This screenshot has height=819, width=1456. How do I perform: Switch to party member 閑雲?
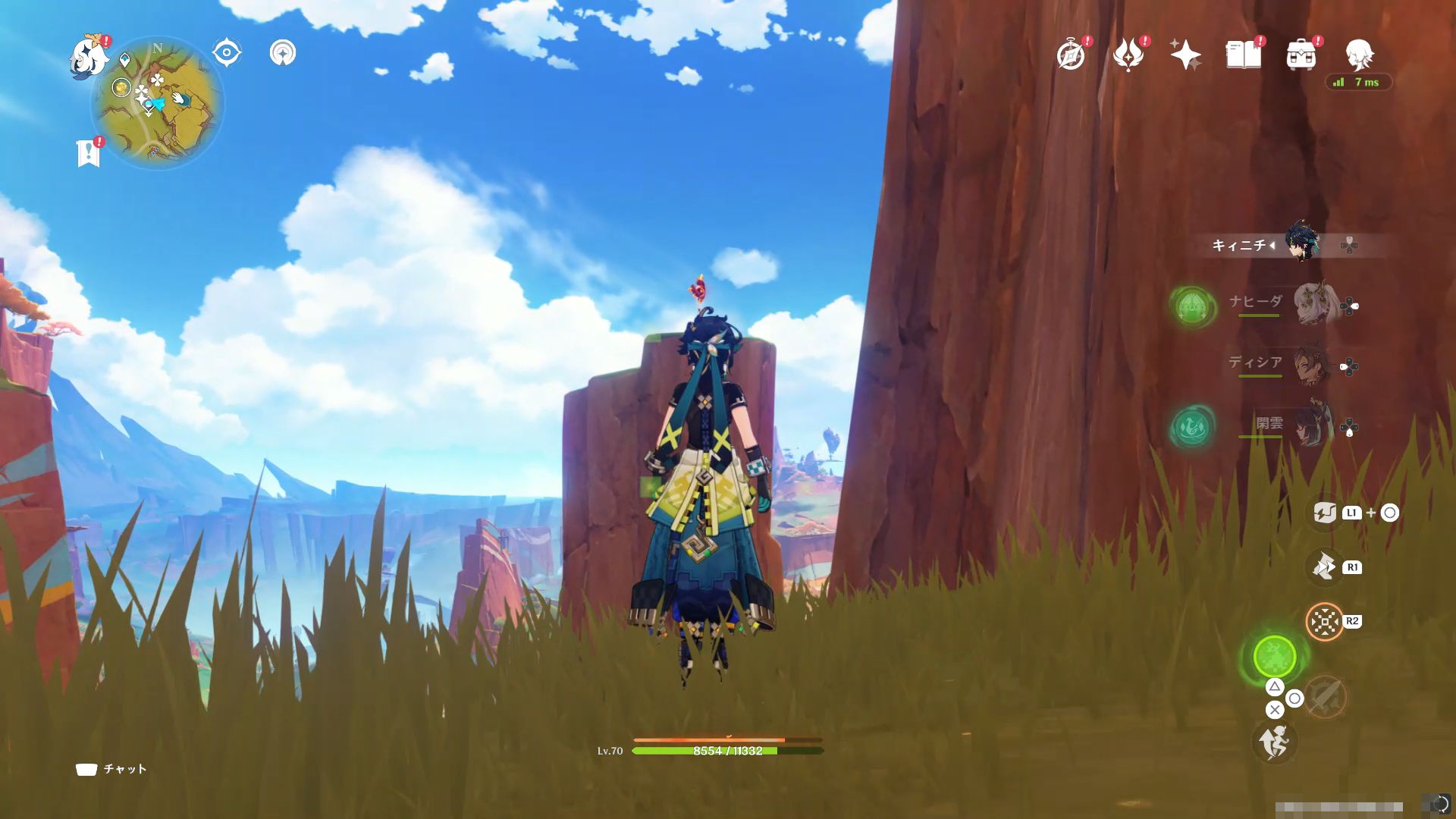[1312, 426]
